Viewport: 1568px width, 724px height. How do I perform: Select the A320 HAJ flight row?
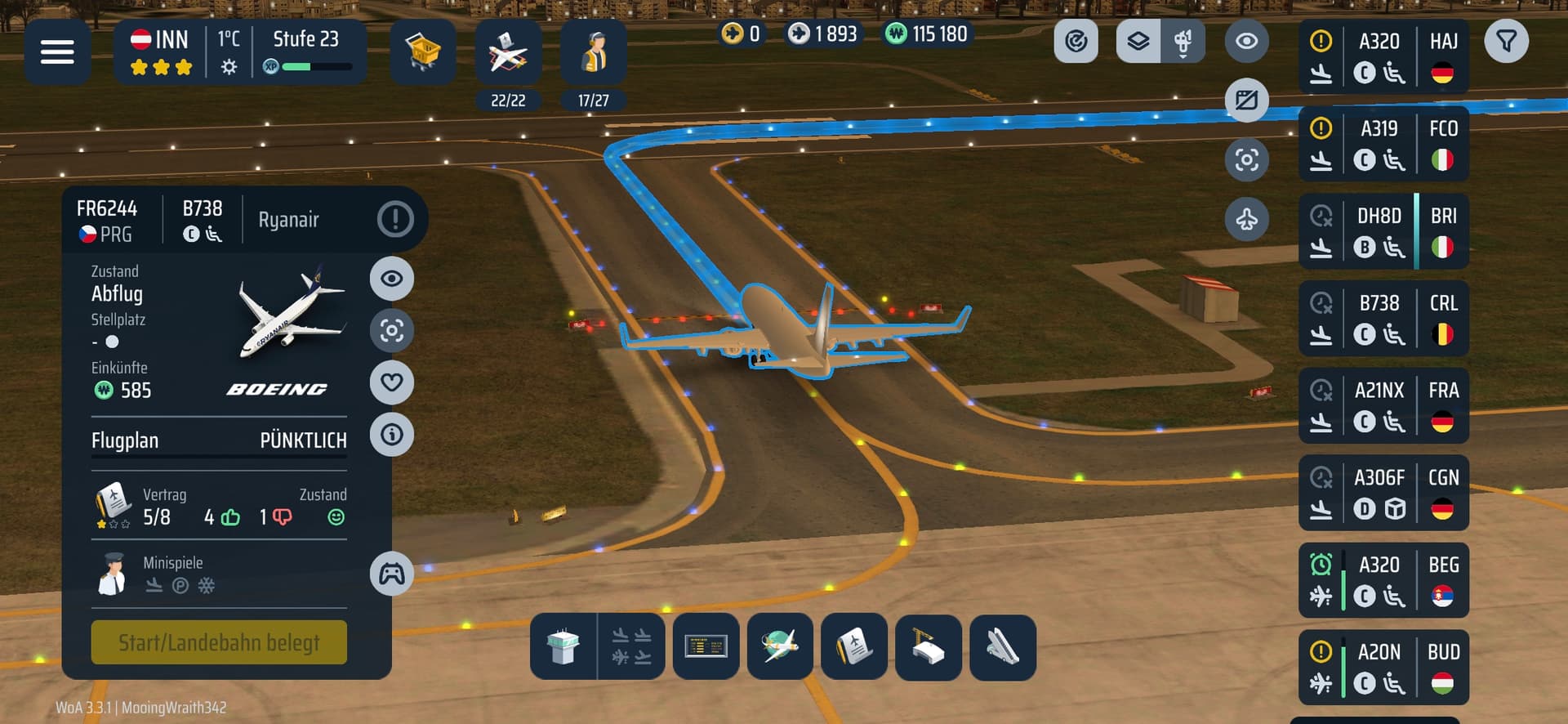(1383, 57)
